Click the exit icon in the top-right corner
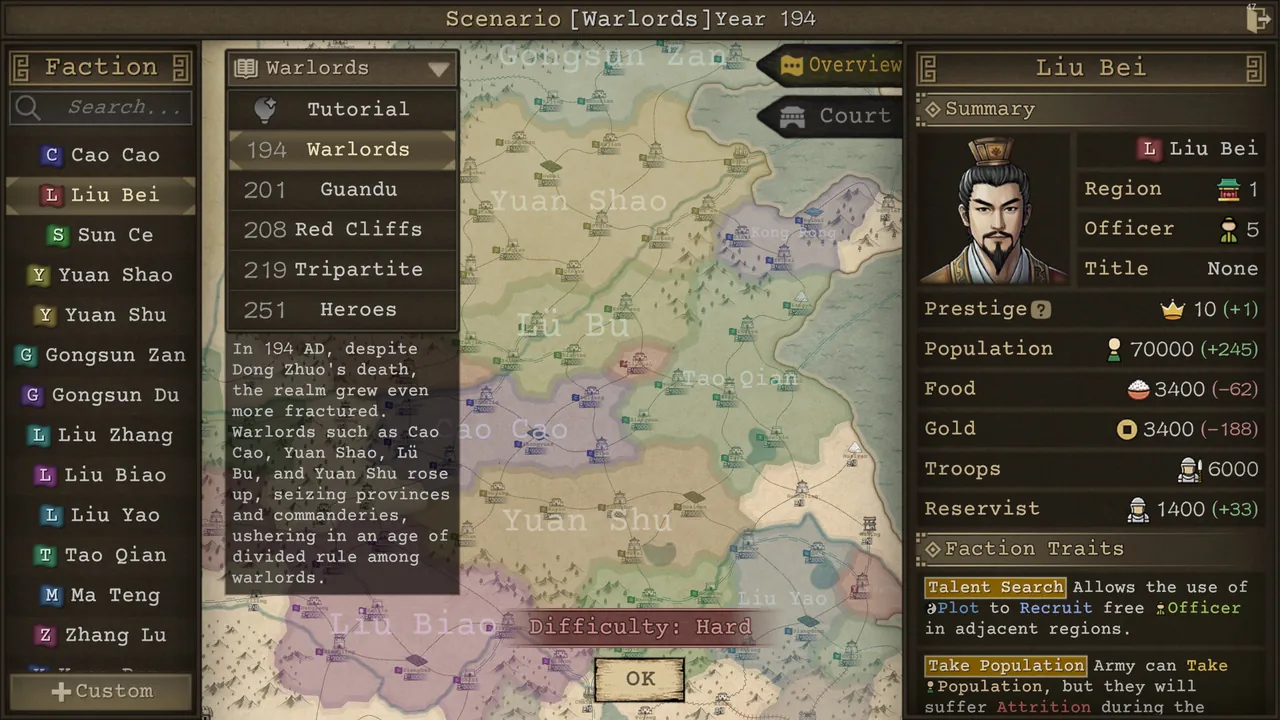Screen dimensions: 1280x720 [1258, 18]
